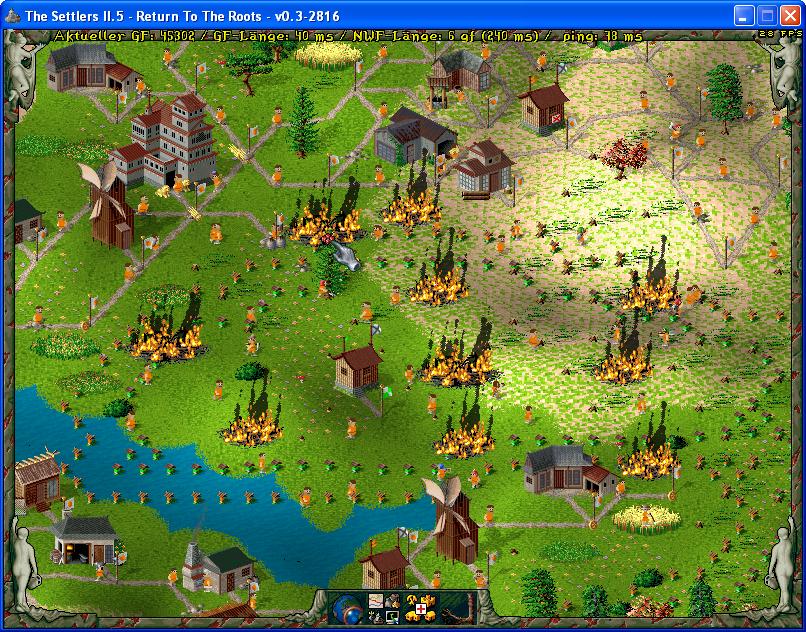Open the line chart statistics icon
Viewport: 806px width, 632px height.
point(376,601)
